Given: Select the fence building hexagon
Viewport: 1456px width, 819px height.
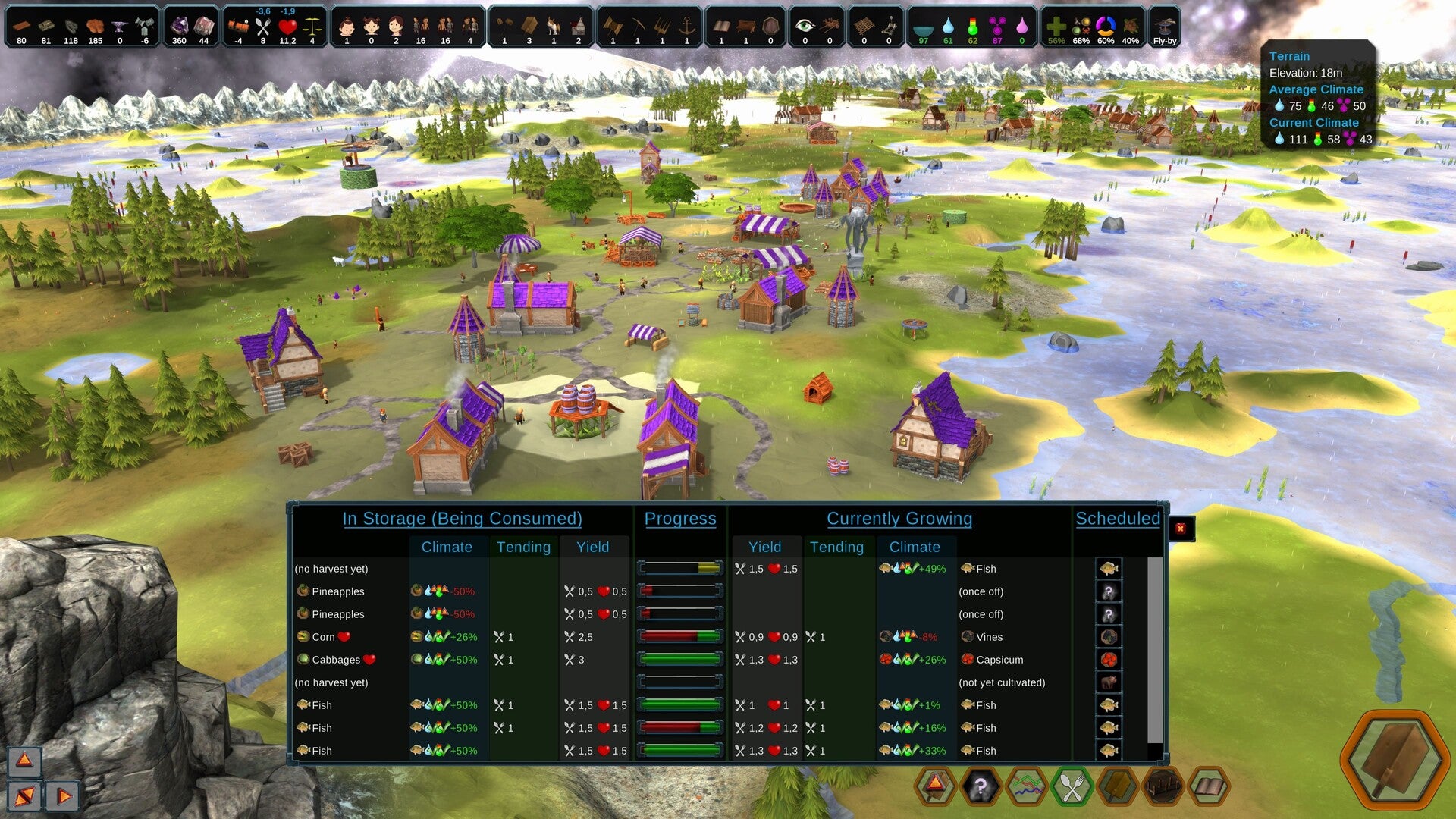Looking at the screenshot, I should [x=1163, y=787].
